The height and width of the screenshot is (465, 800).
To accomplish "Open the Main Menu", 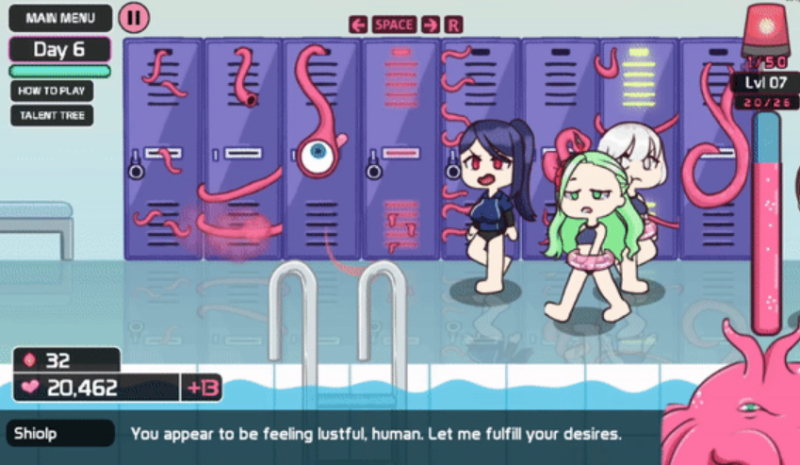I will tap(60, 18).
